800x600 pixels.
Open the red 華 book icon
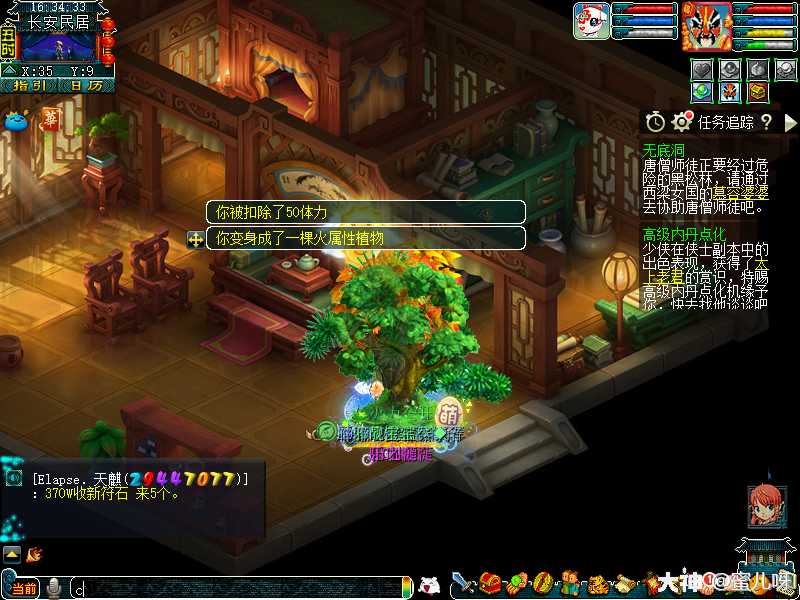(50, 120)
